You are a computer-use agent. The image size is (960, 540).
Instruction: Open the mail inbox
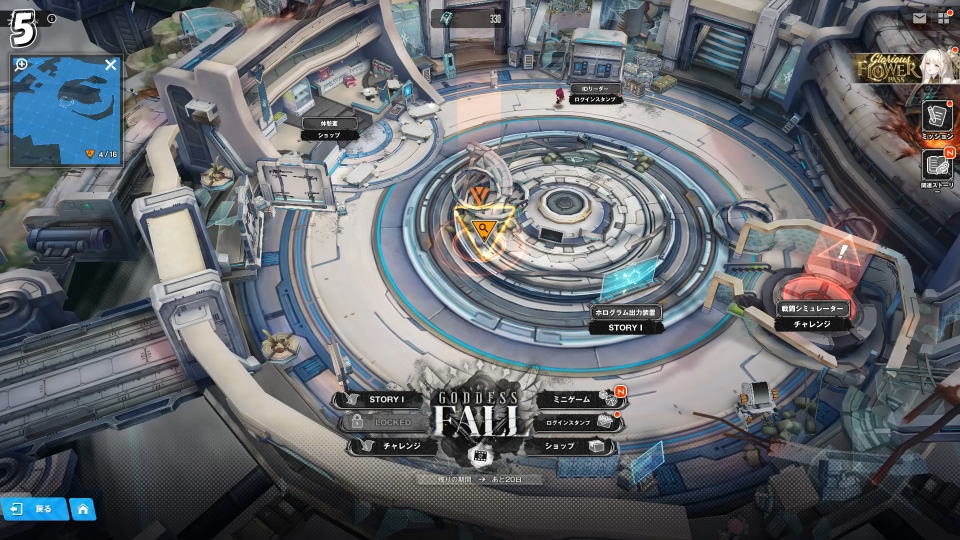click(919, 17)
